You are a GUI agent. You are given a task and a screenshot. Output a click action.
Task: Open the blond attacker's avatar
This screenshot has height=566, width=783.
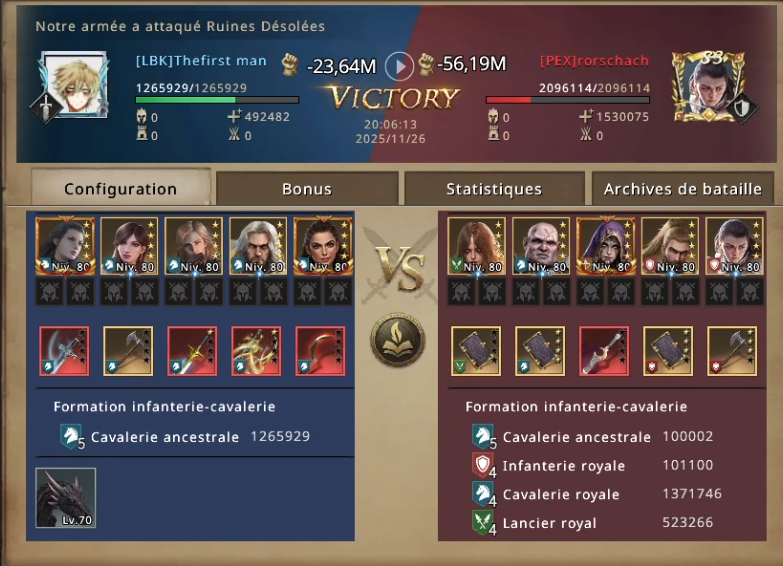(75, 85)
